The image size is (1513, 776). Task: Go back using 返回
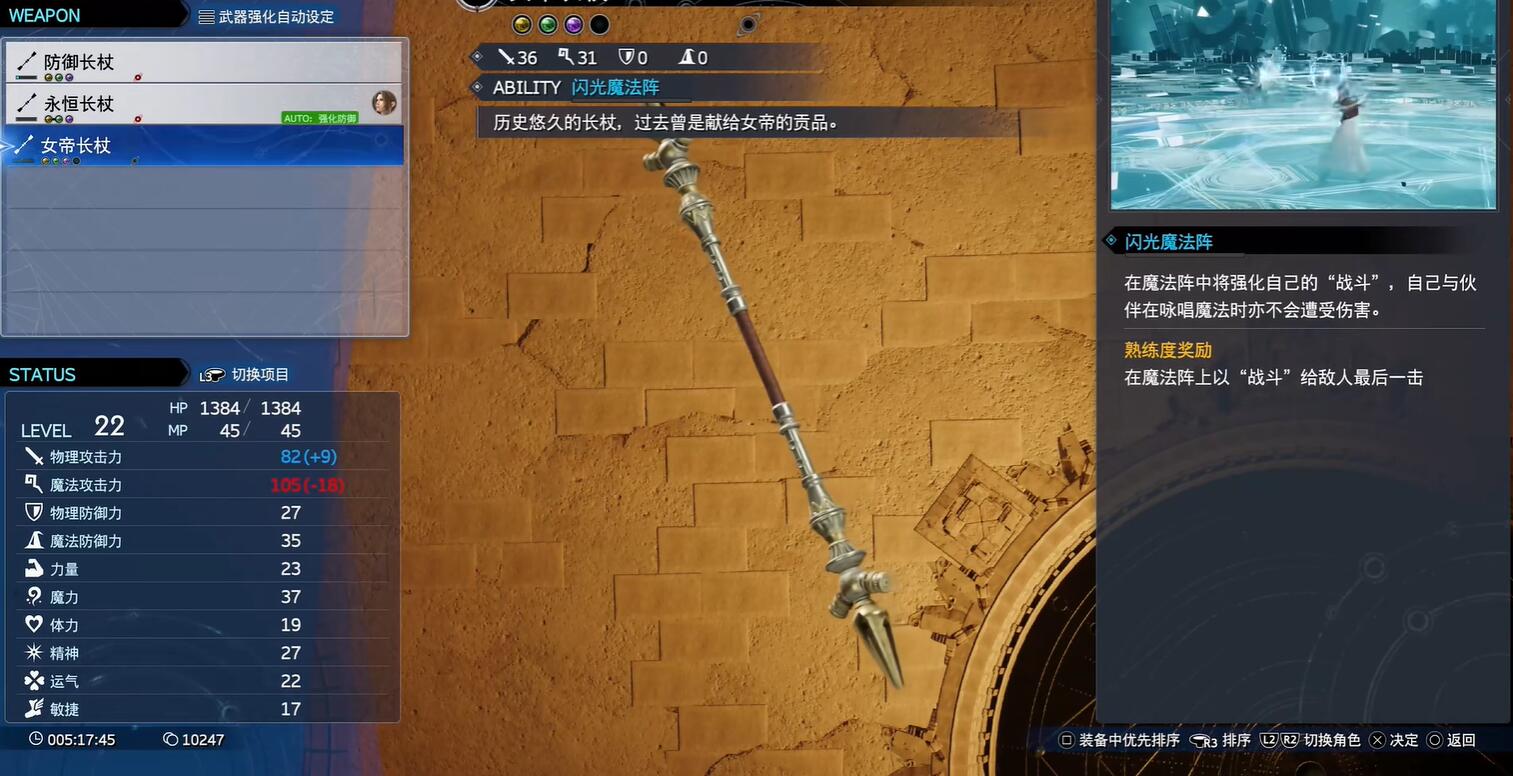coord(1451,740)
